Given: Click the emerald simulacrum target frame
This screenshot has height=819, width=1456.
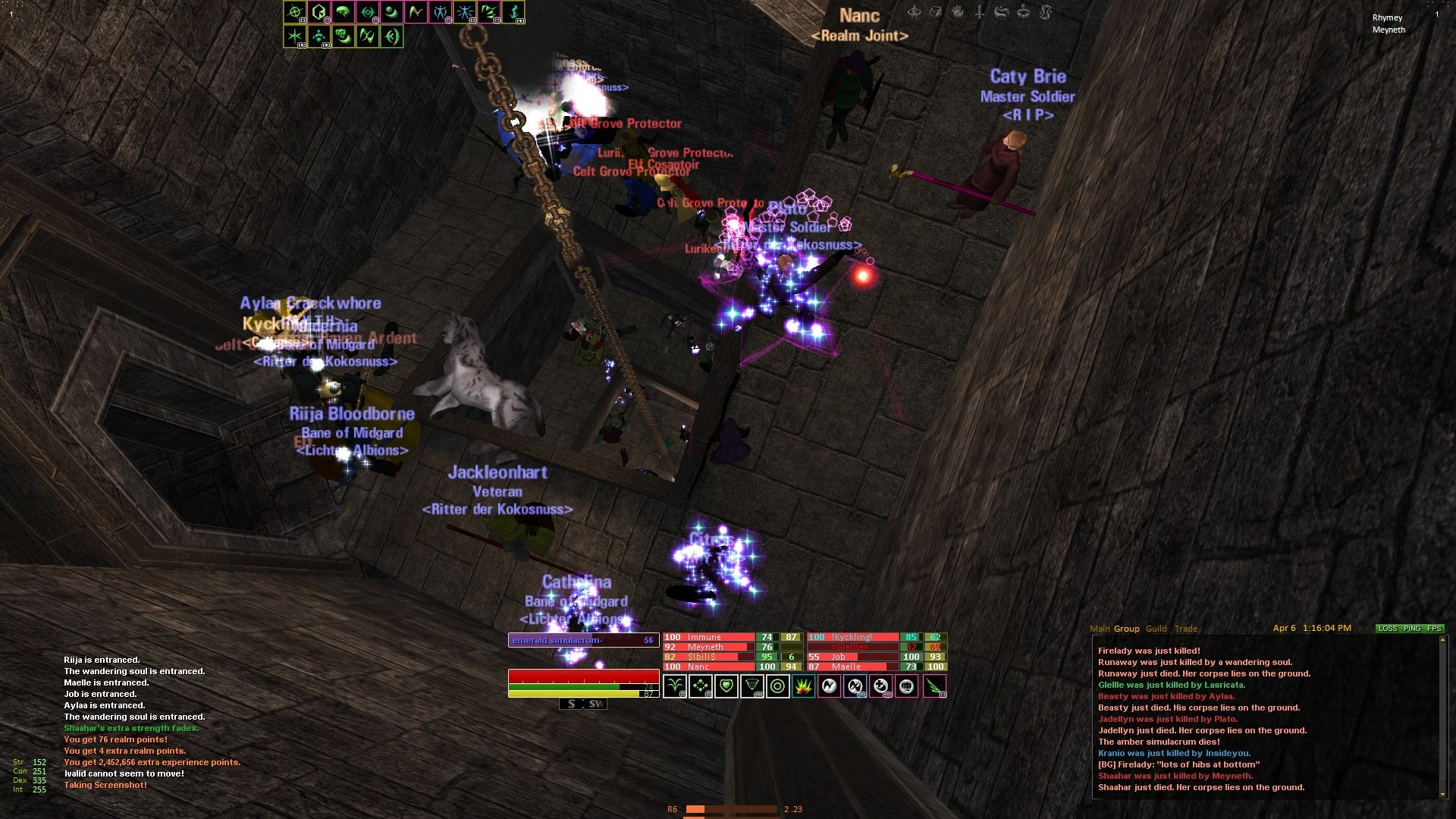Looking at the screenshot, I should [582, 640].
